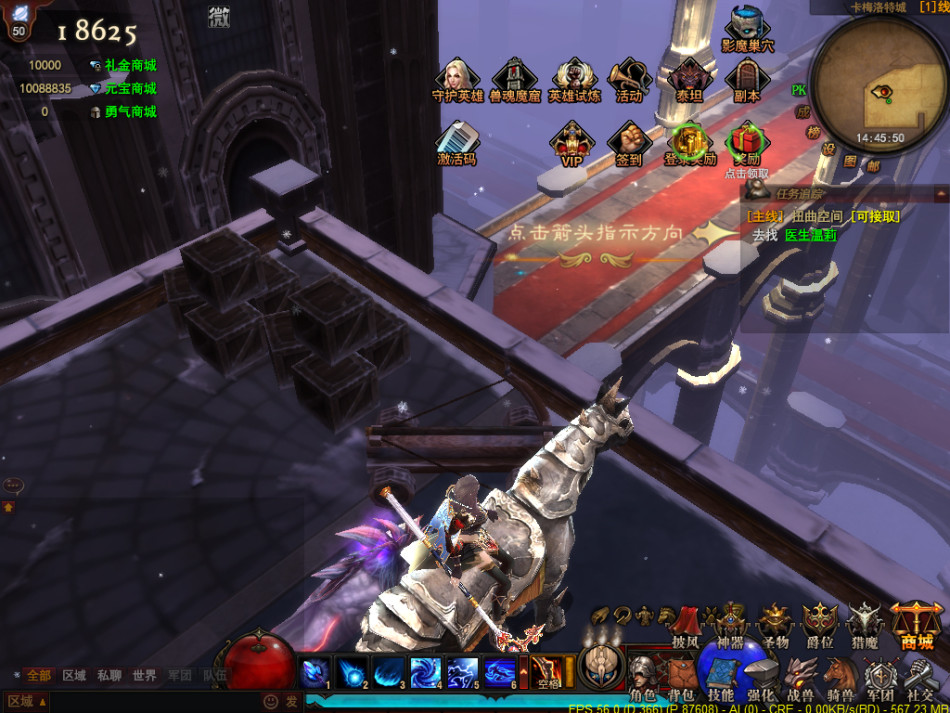Switch chat to the 世界 tab
This screenshot has height=713, width=950.
pyautogui.click(x=144, y=676)
